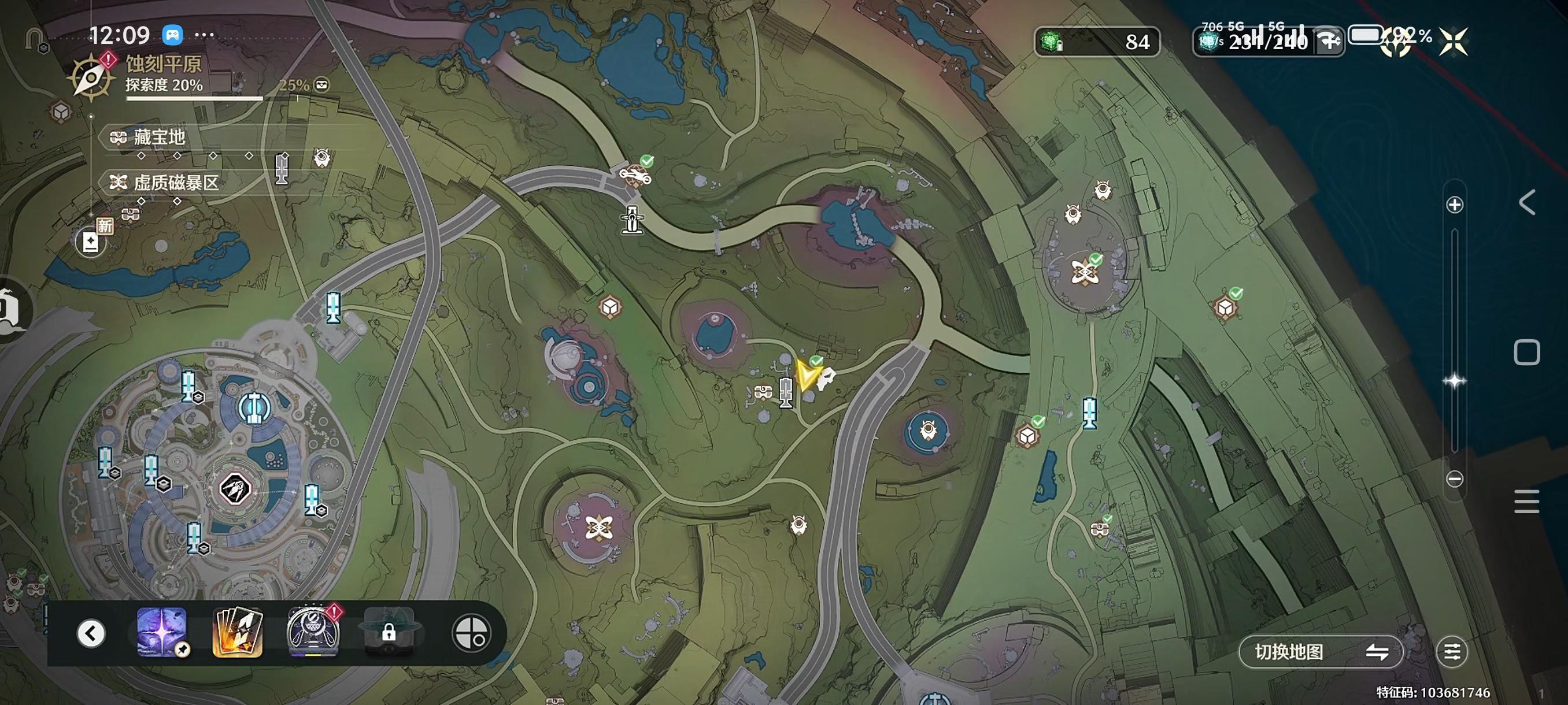Open the machine icon with red alert
The image size is (1568, 705).
[313, 633]
